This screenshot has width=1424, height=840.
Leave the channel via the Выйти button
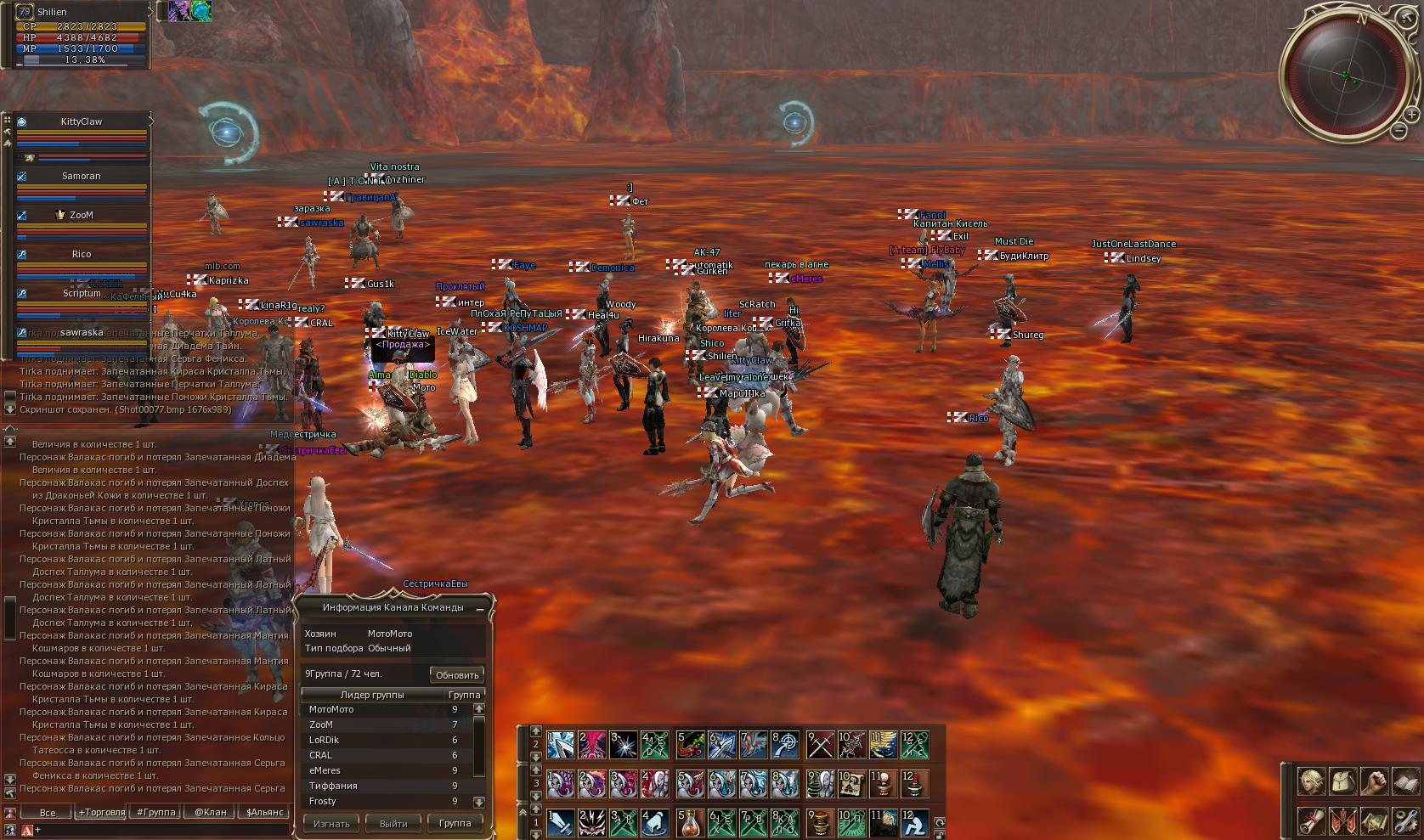pyautogui.click(x=393, y=823)
